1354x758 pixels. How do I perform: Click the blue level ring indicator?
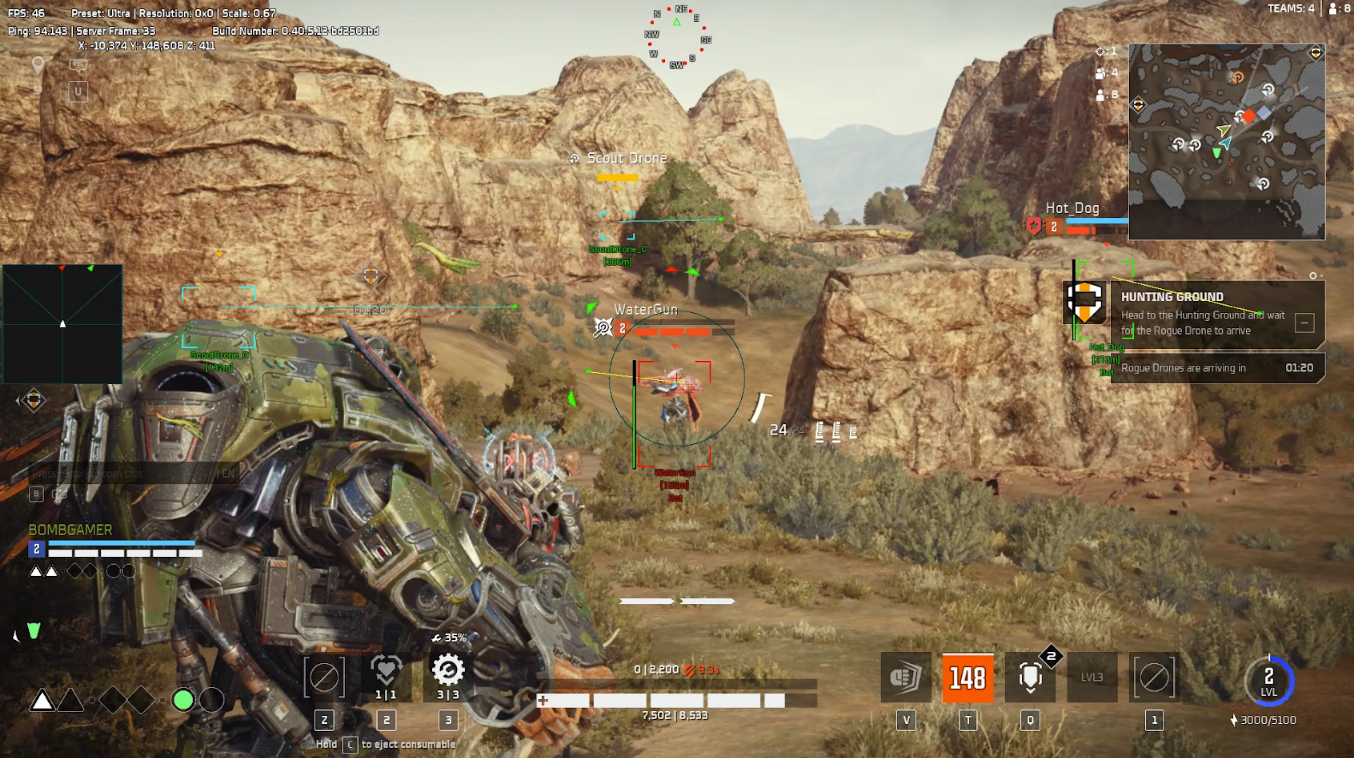pos(1269,681)
